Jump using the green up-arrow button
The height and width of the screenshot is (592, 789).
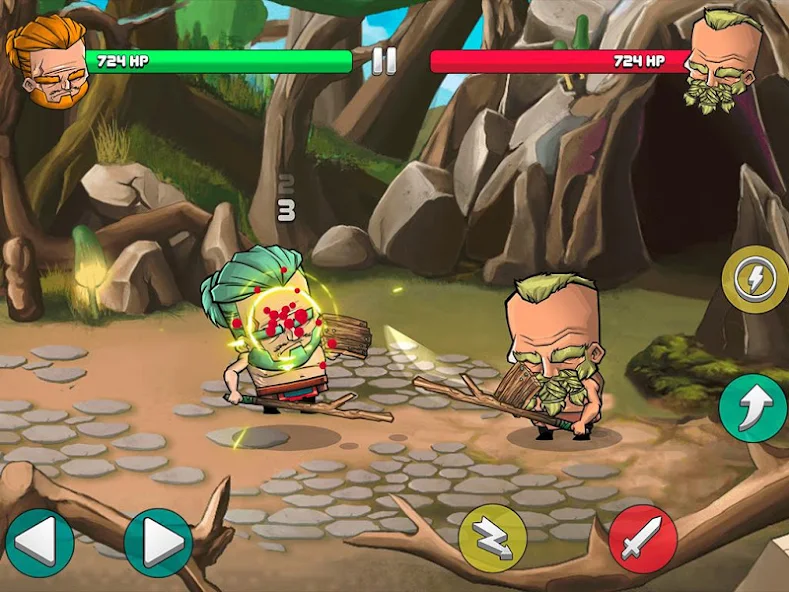tap(752, 407)
